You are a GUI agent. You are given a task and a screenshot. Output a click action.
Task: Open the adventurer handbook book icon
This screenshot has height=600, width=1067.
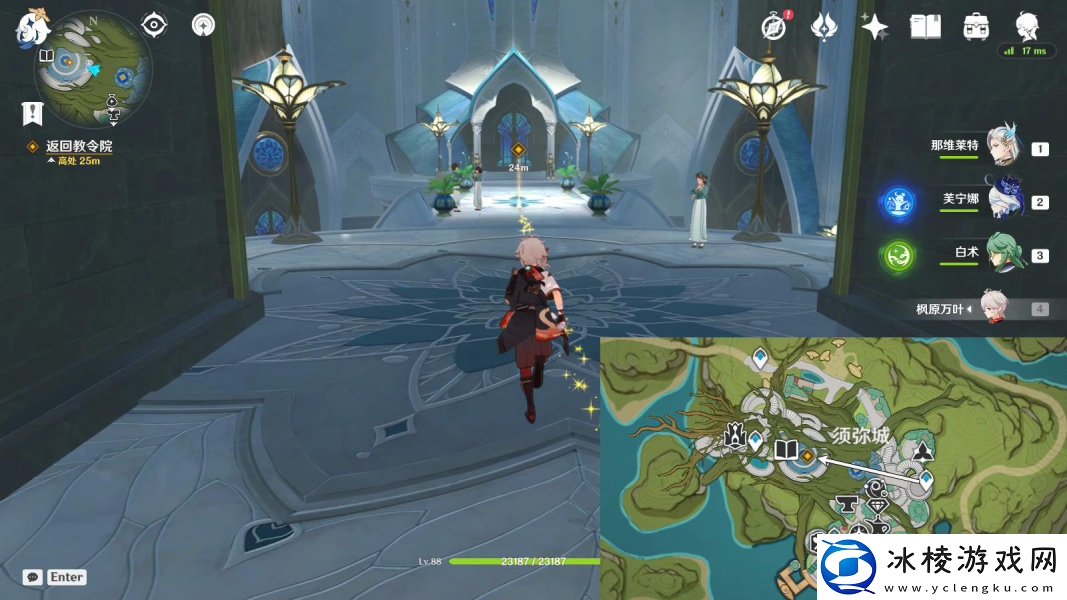(925, 27)
